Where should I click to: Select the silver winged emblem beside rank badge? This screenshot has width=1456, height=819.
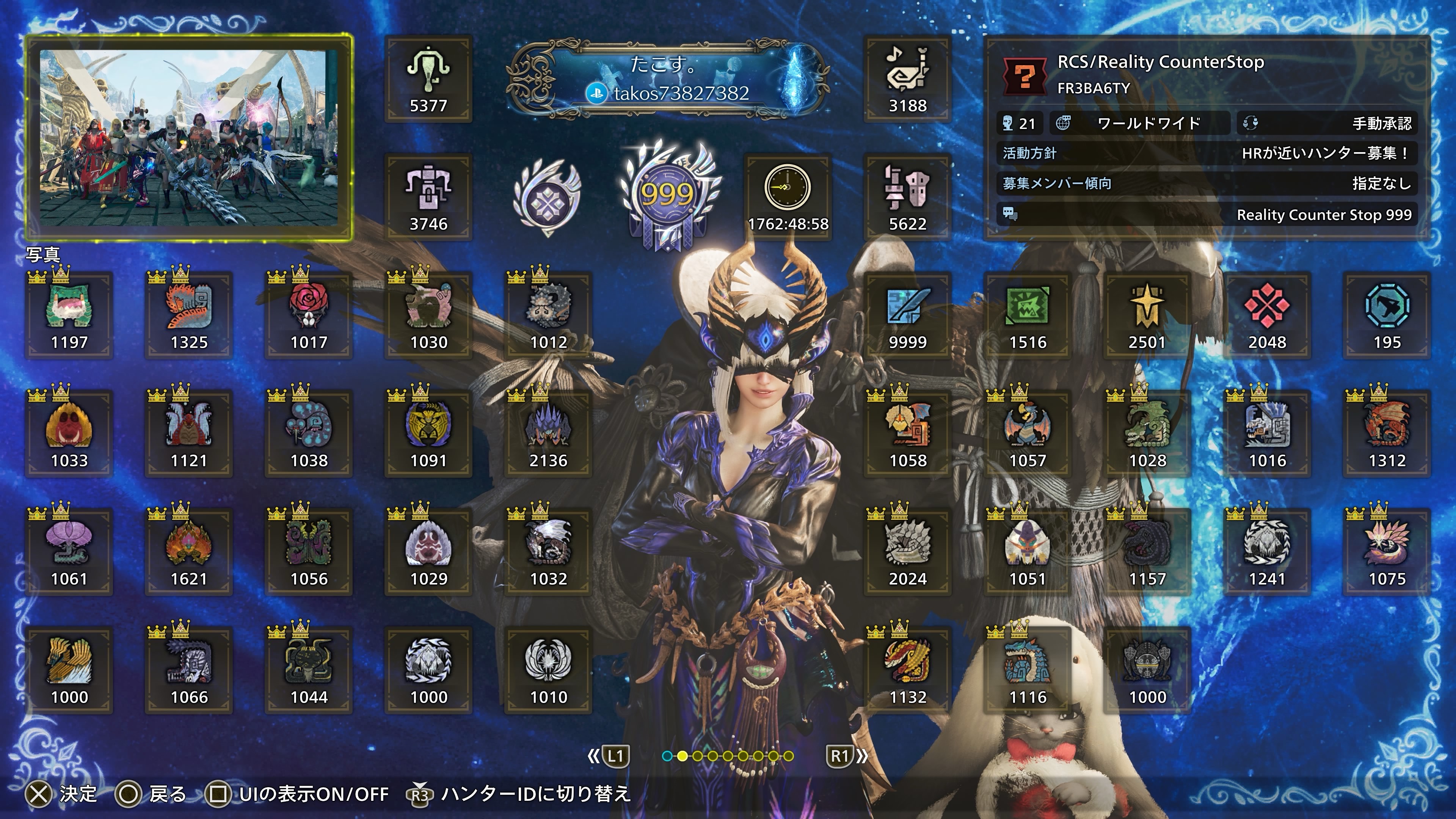pyautogui.click(x=547, y=197)
